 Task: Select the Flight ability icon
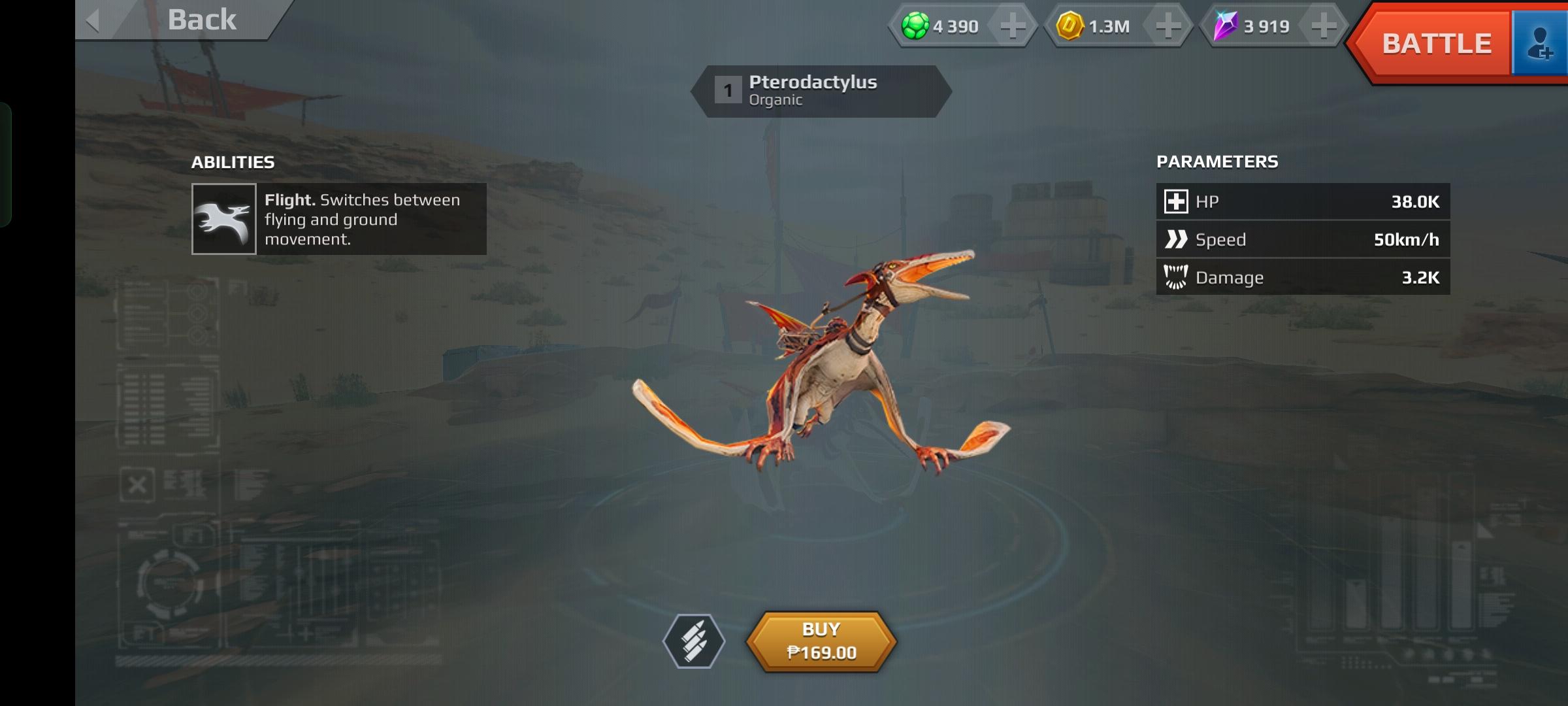(x=224, y=219)
